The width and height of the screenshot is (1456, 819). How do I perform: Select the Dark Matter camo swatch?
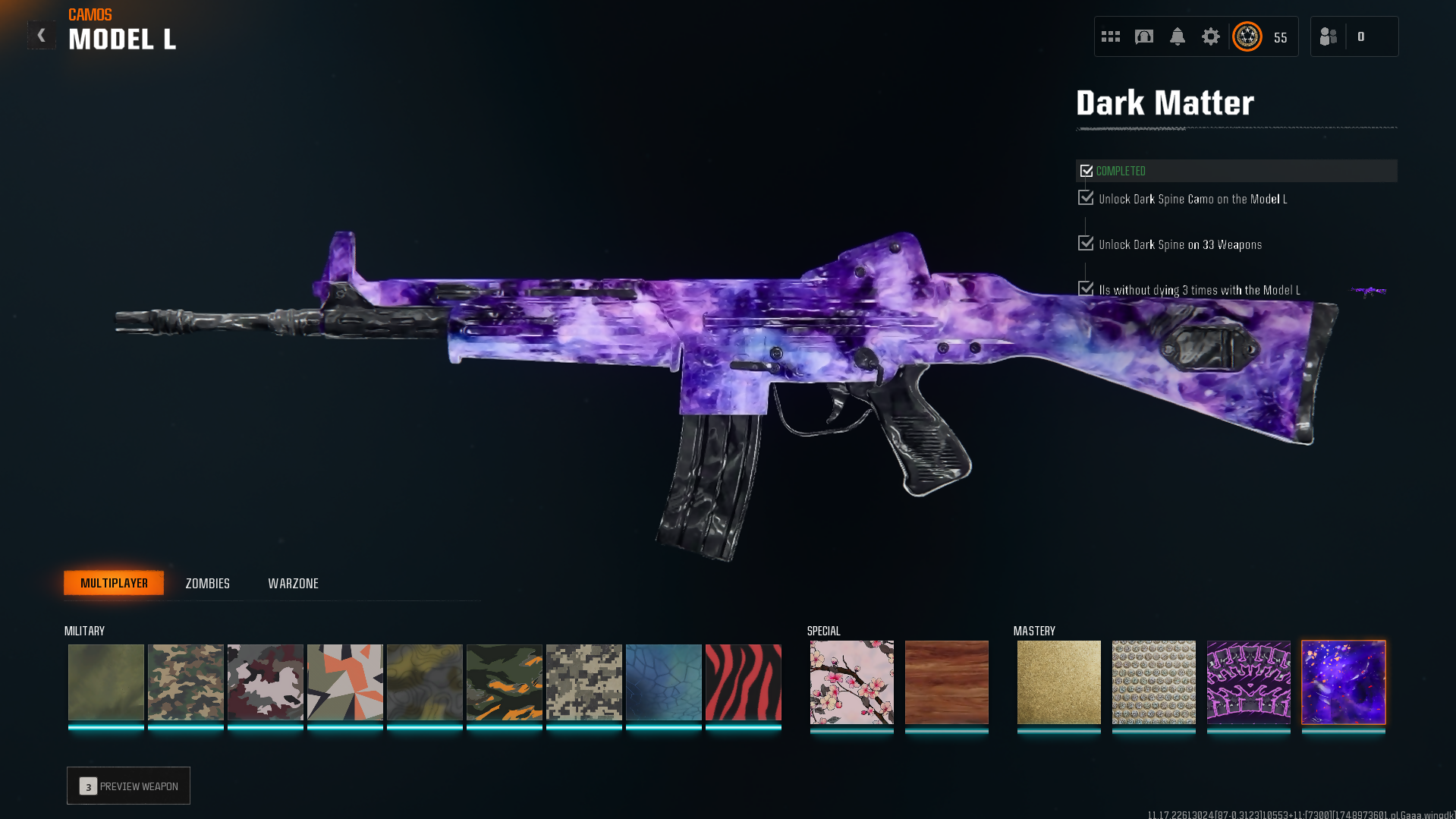coord(1343,682)
